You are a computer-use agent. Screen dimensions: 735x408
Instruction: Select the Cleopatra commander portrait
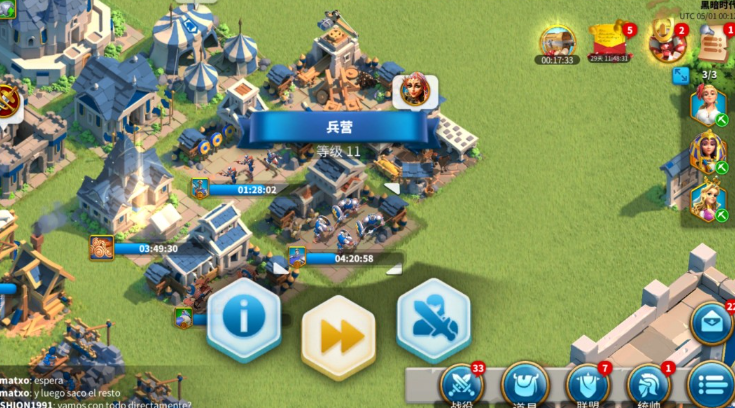pyautogui.click(x=707, y=152)
